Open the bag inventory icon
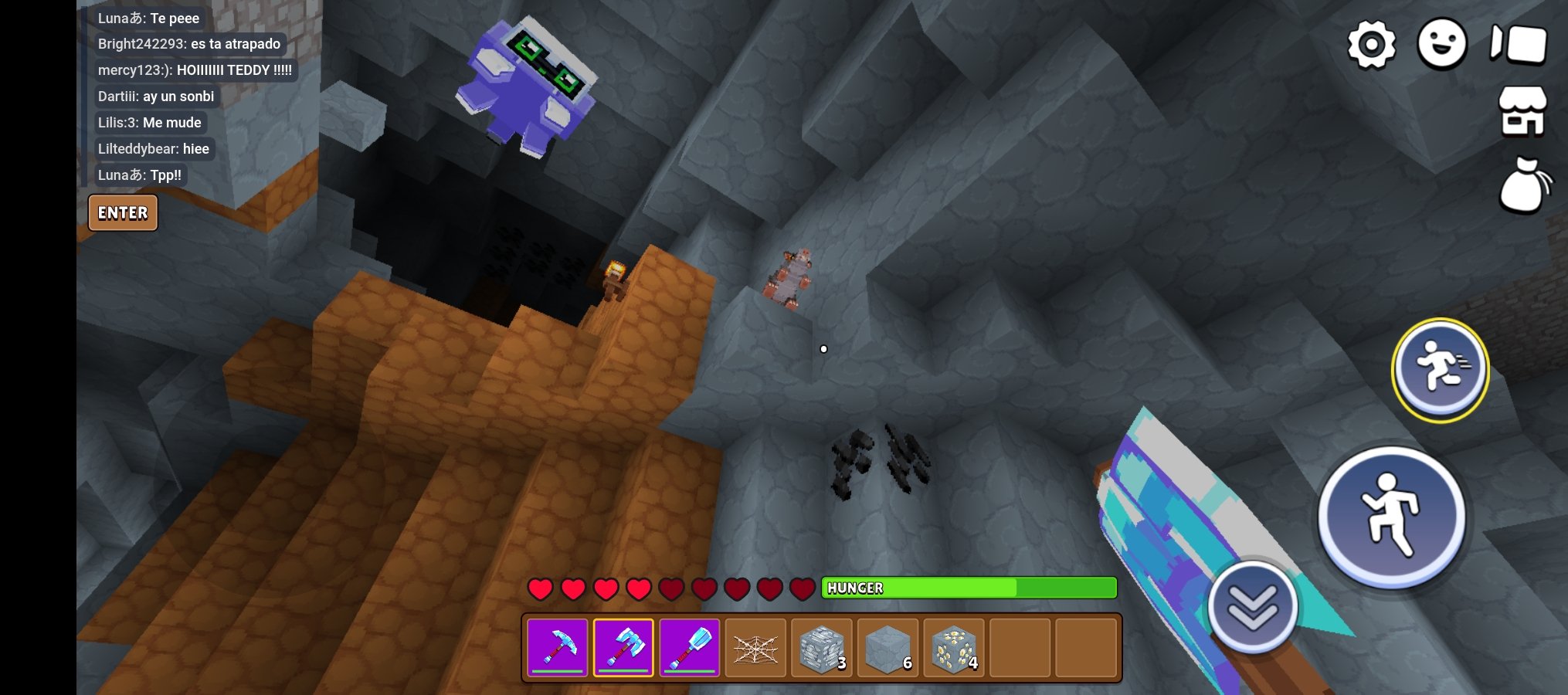Viewport: 1568px width, 695px height. [x=1523, y=185]
